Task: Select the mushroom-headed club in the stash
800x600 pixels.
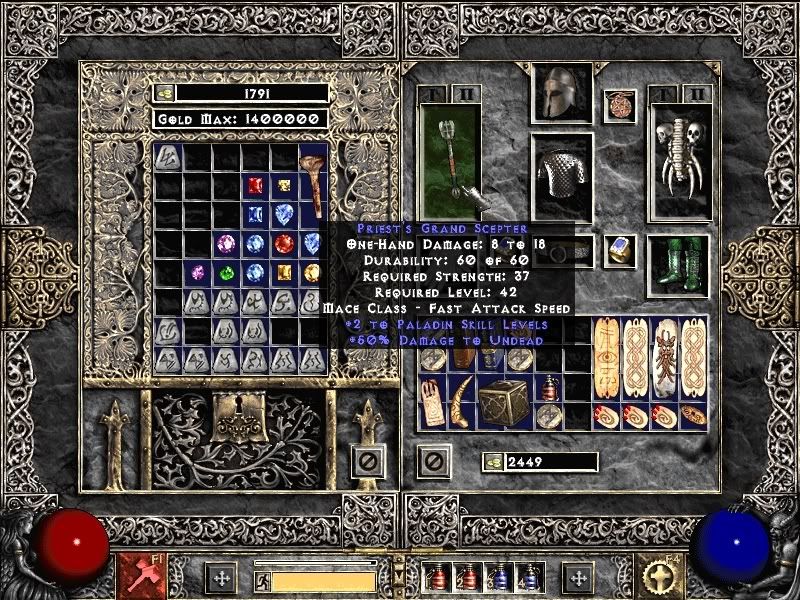Action: [x=311, y=185]
